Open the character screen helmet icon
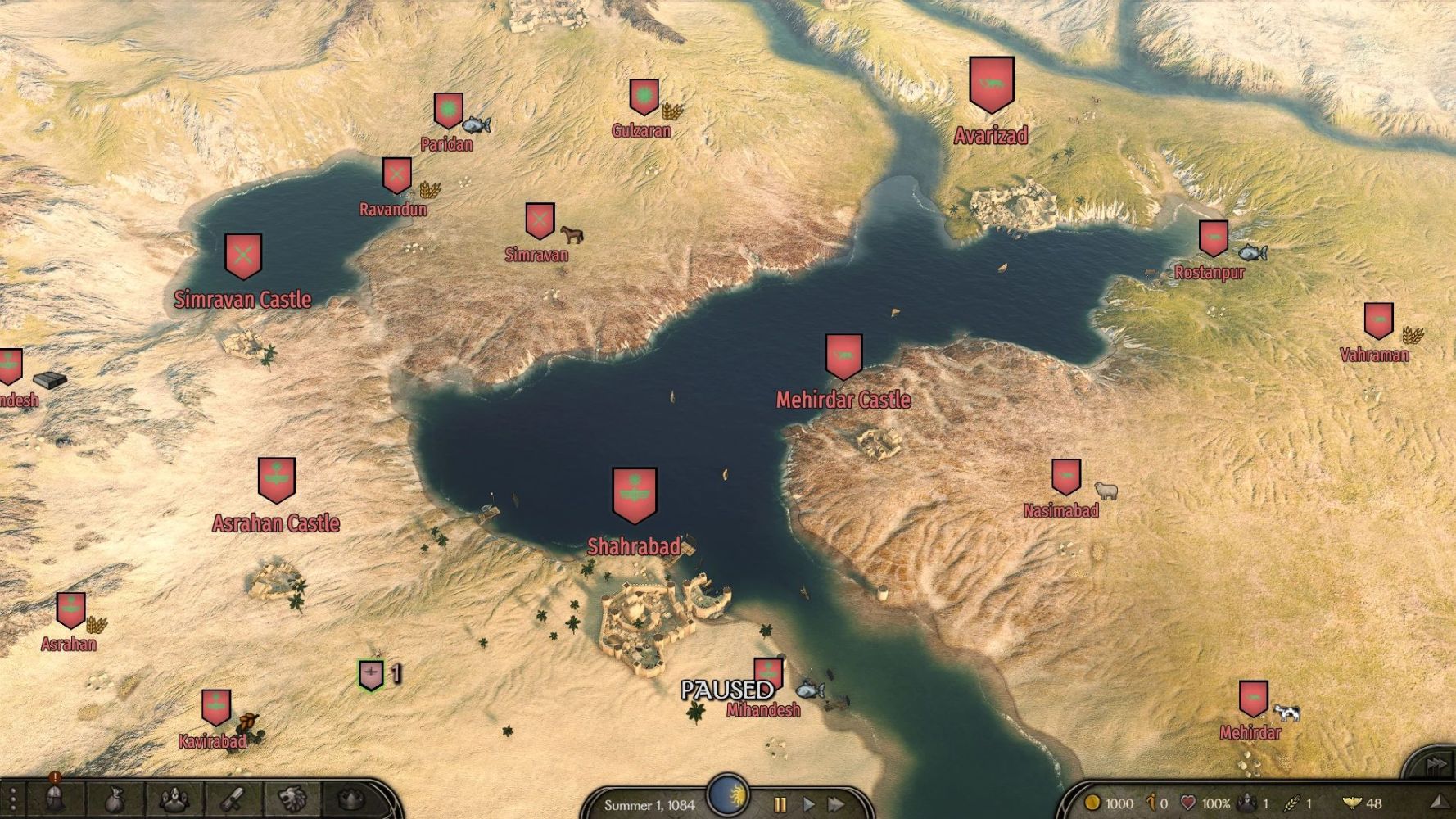 56,799
